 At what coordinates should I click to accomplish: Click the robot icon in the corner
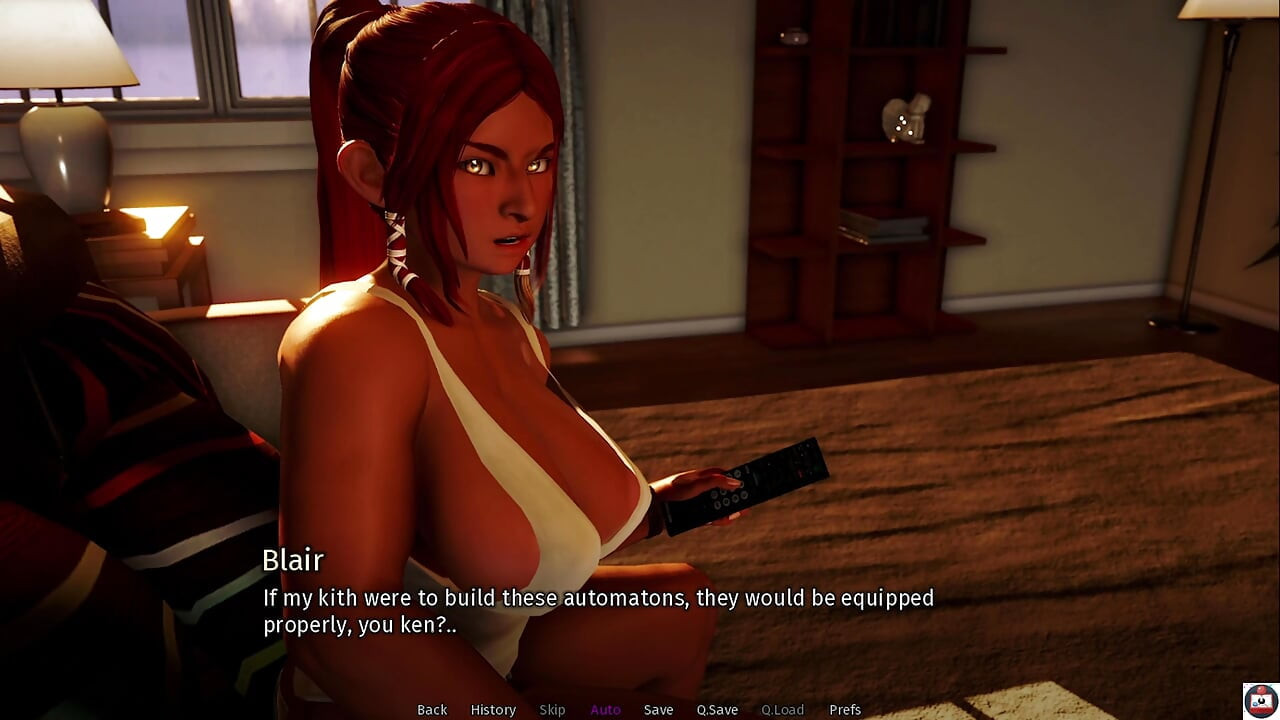click(x=1260, y=700)
